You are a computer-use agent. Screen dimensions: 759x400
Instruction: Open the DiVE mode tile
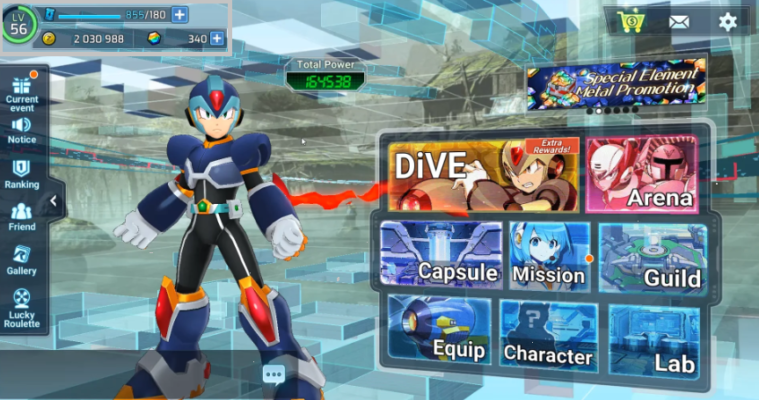click(x=482, y=176)
